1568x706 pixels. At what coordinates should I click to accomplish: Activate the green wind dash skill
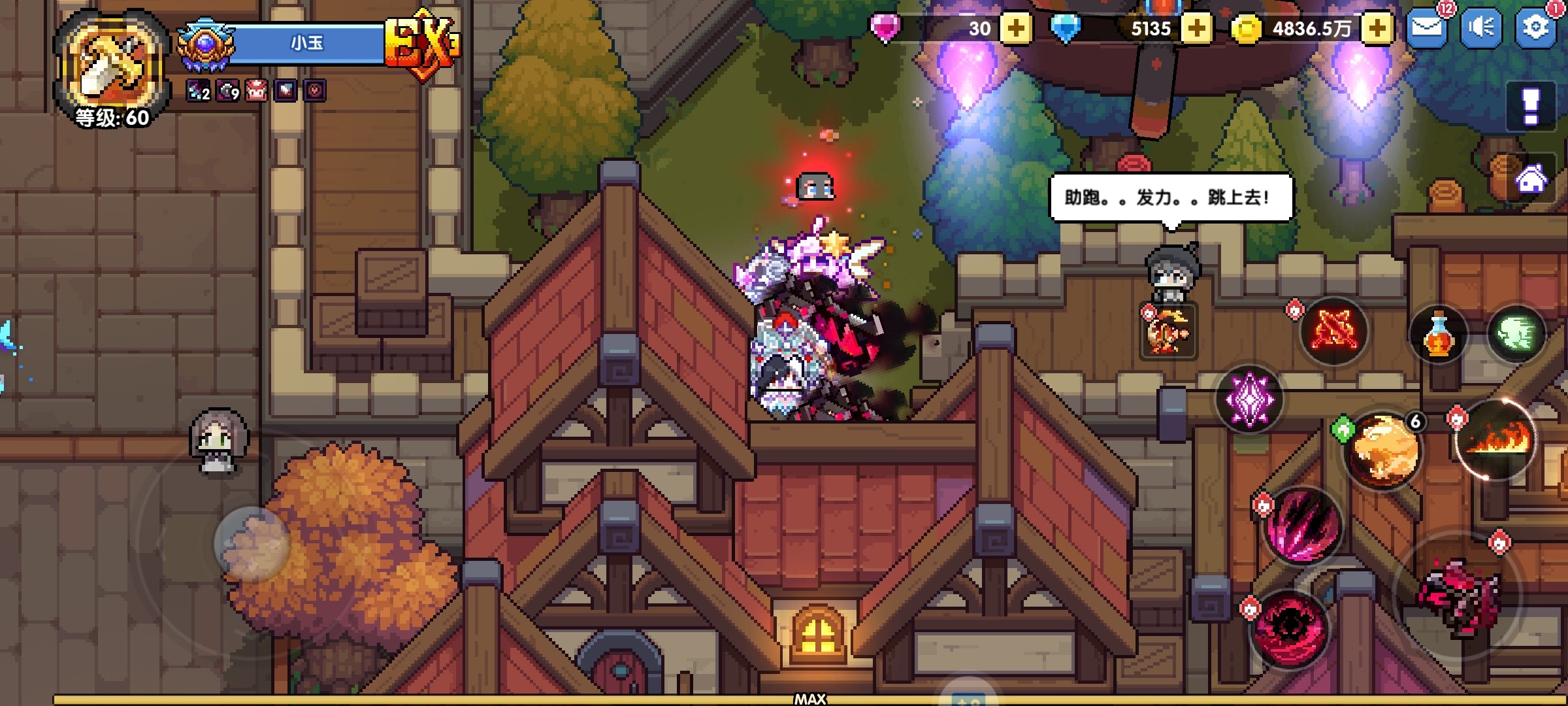tap(1516, 335)
